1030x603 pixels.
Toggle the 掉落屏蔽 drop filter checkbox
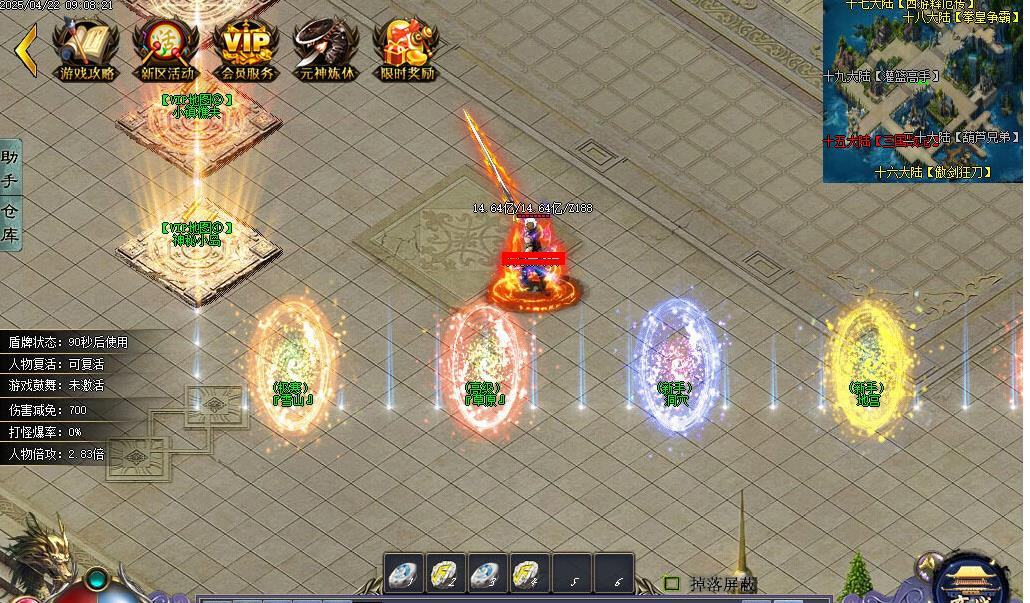click(x=673, y=583)
